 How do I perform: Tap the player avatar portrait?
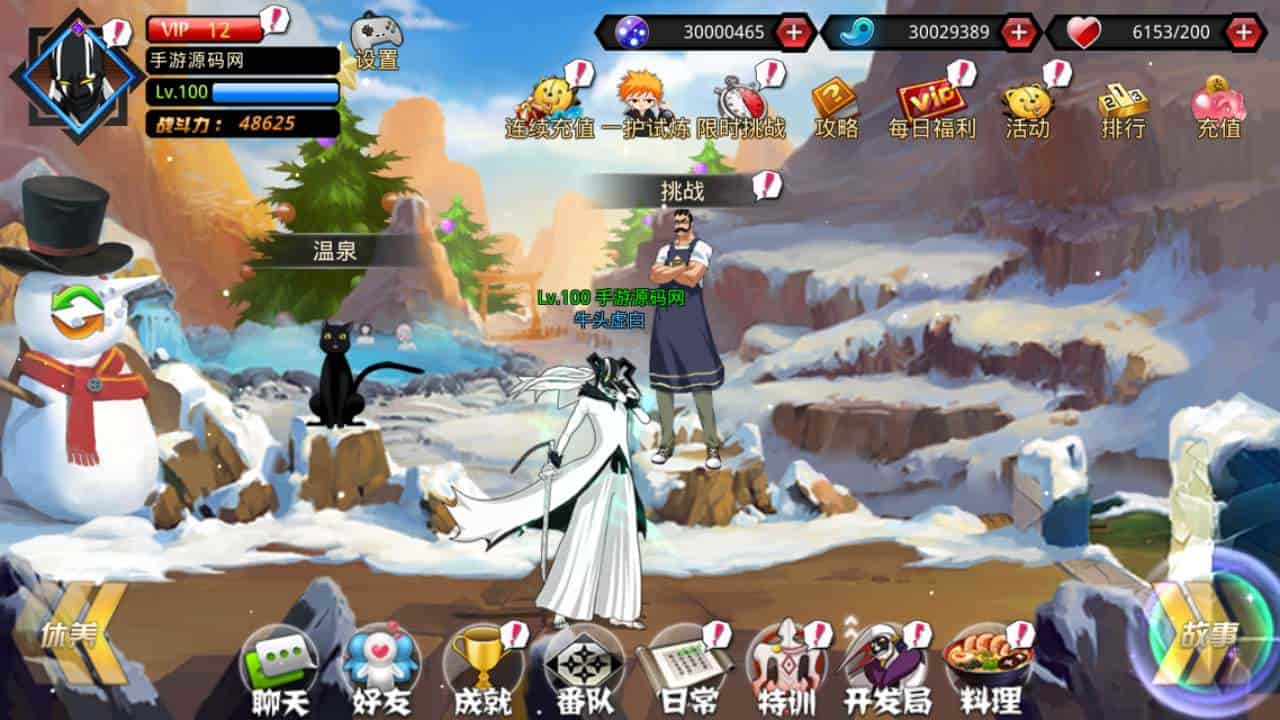pos(78,76)
